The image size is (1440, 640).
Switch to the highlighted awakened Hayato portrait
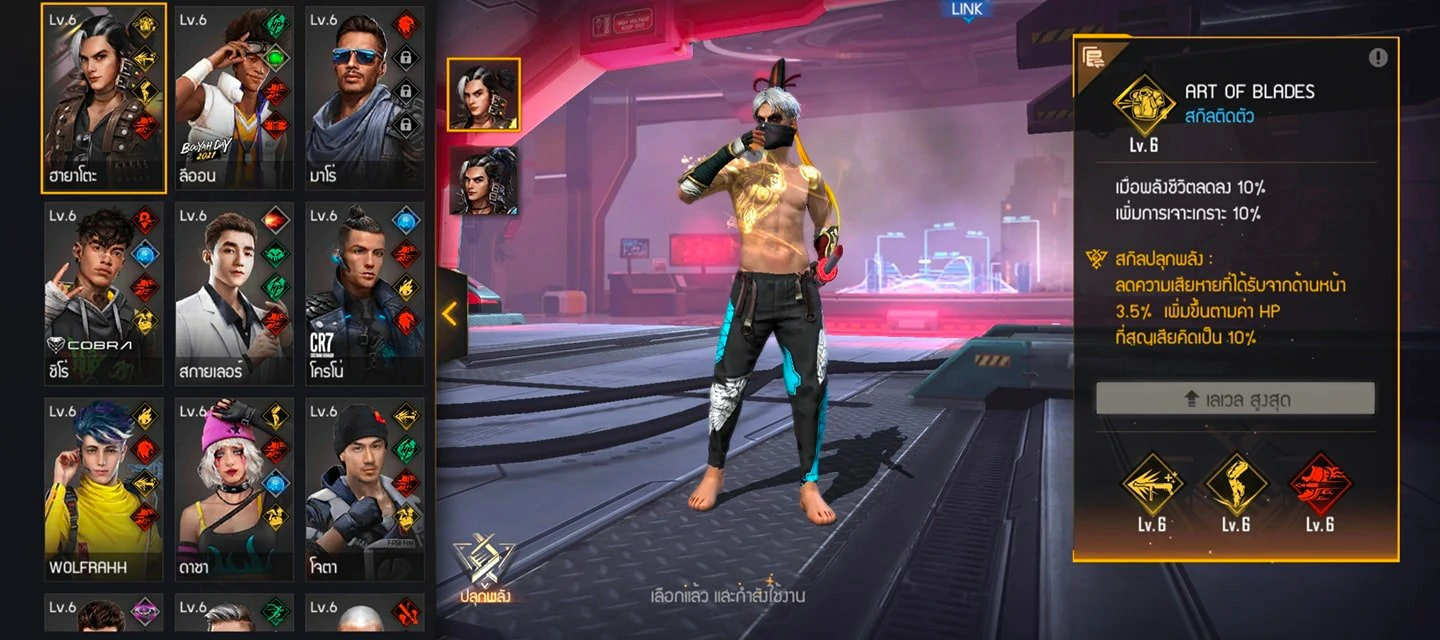[484, 95]
